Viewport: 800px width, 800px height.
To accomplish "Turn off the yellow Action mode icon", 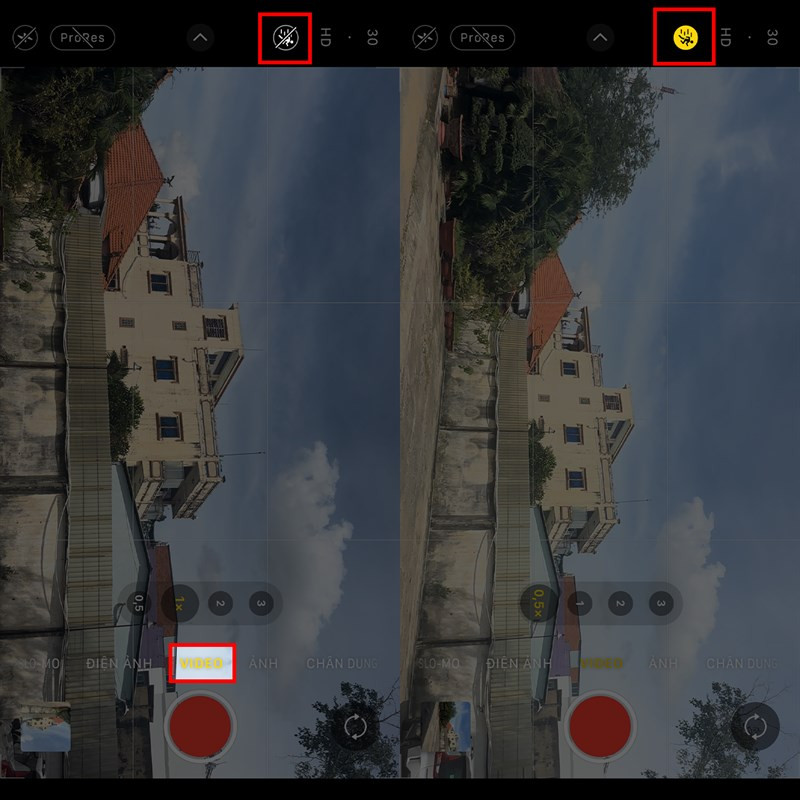I will (x=684, y=38).
